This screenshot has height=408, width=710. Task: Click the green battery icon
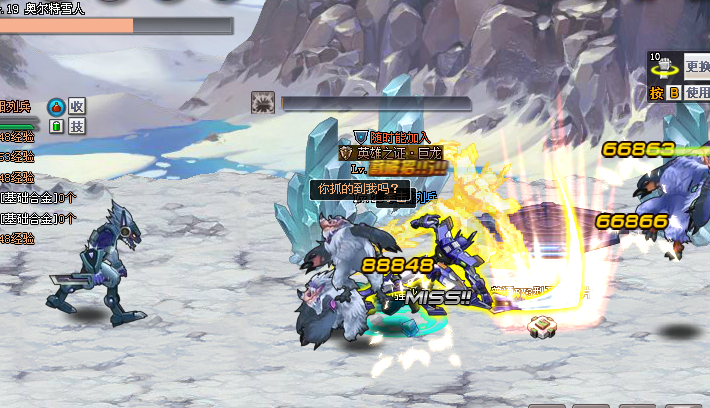[56, 126]
